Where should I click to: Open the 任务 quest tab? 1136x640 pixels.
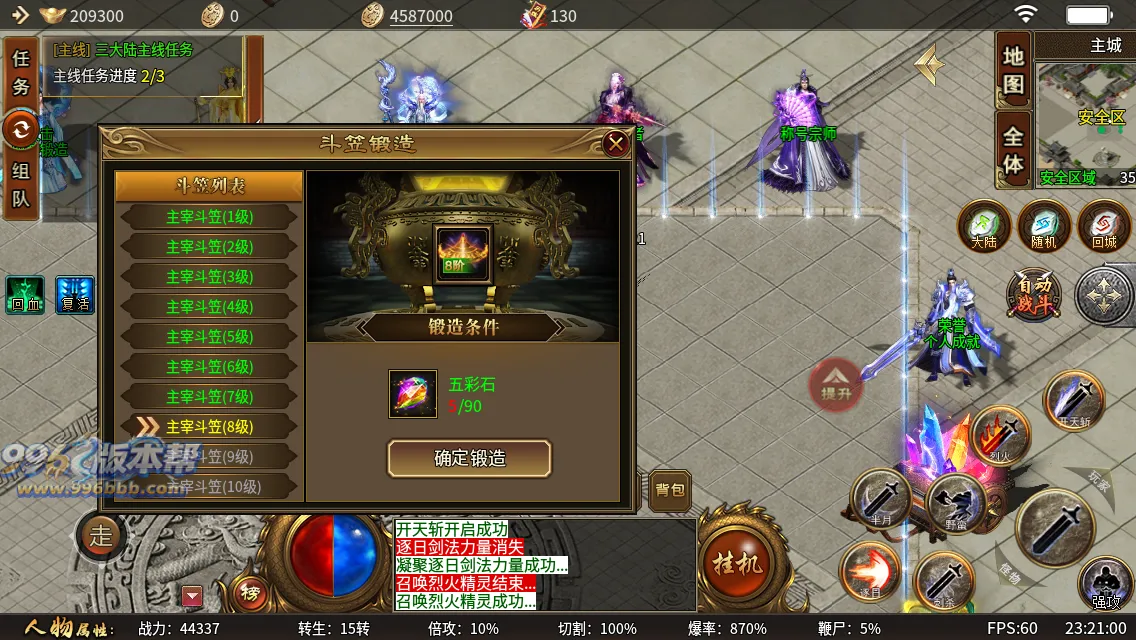(21, 73)
